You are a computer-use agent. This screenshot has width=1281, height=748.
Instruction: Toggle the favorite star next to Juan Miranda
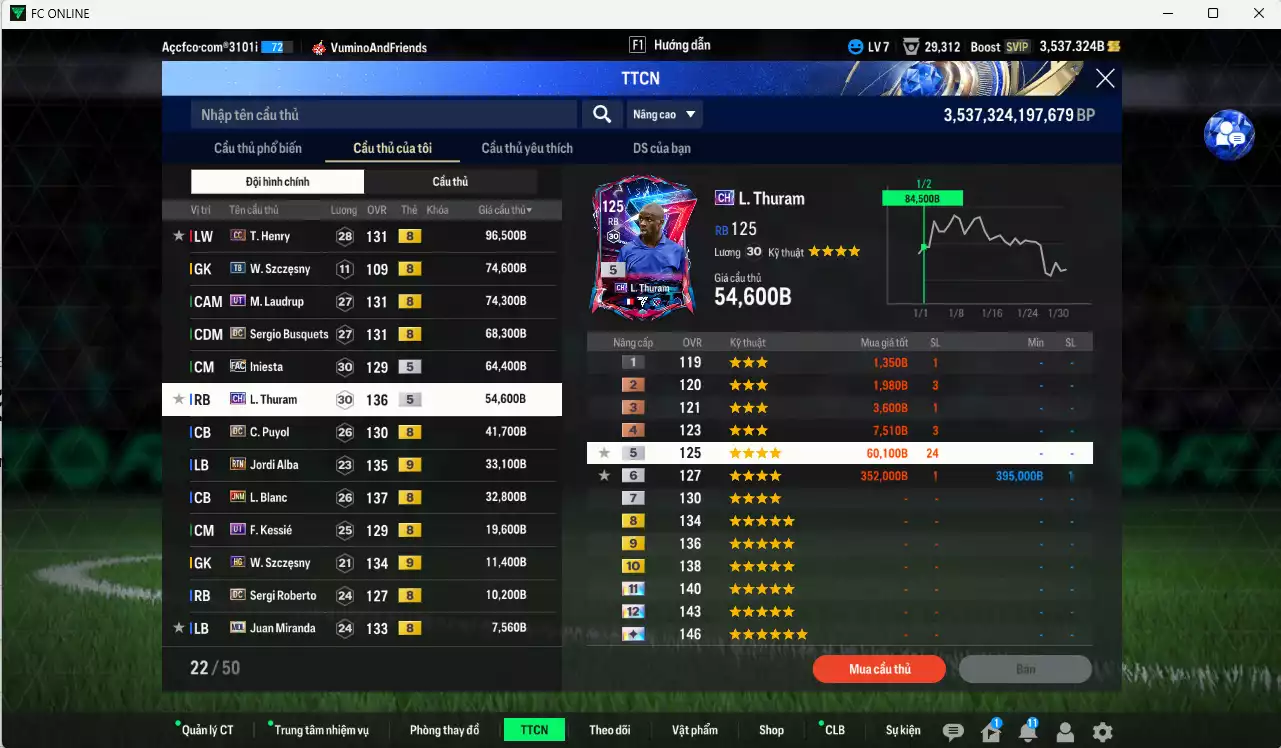pos(178,627)
